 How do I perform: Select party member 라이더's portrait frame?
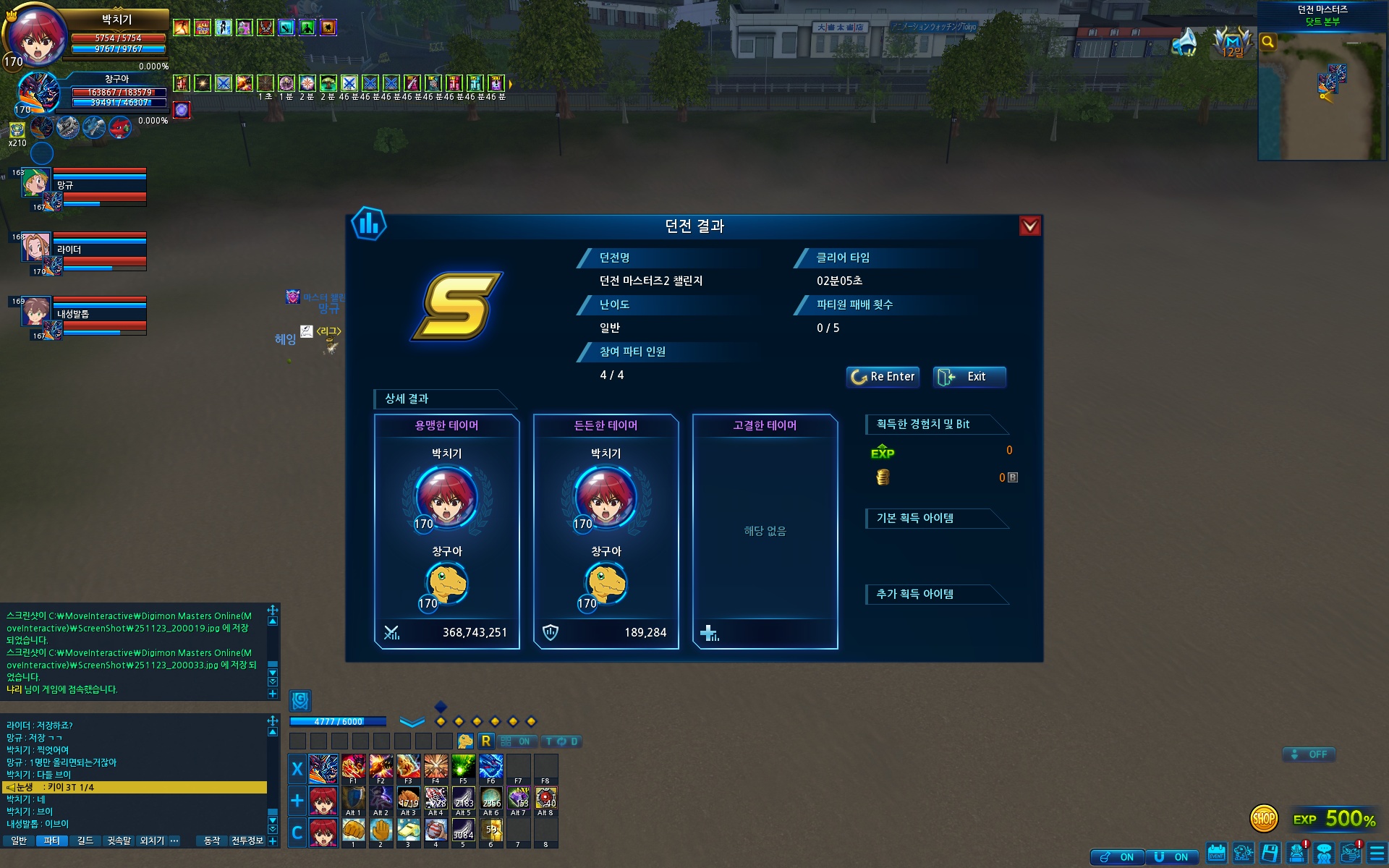pos(35,248)
